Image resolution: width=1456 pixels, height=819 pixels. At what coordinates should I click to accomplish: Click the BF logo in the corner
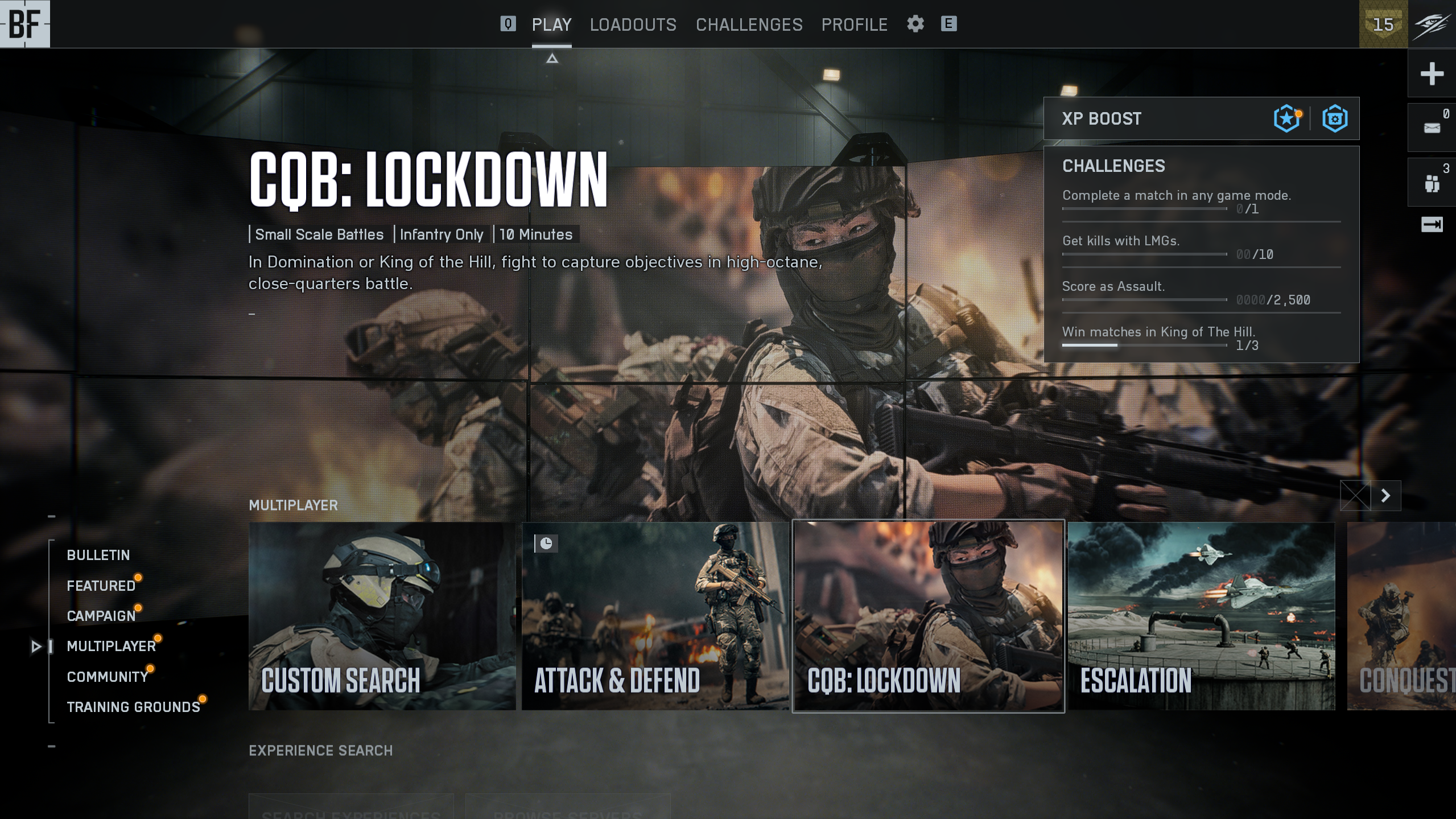click(24, 24)
